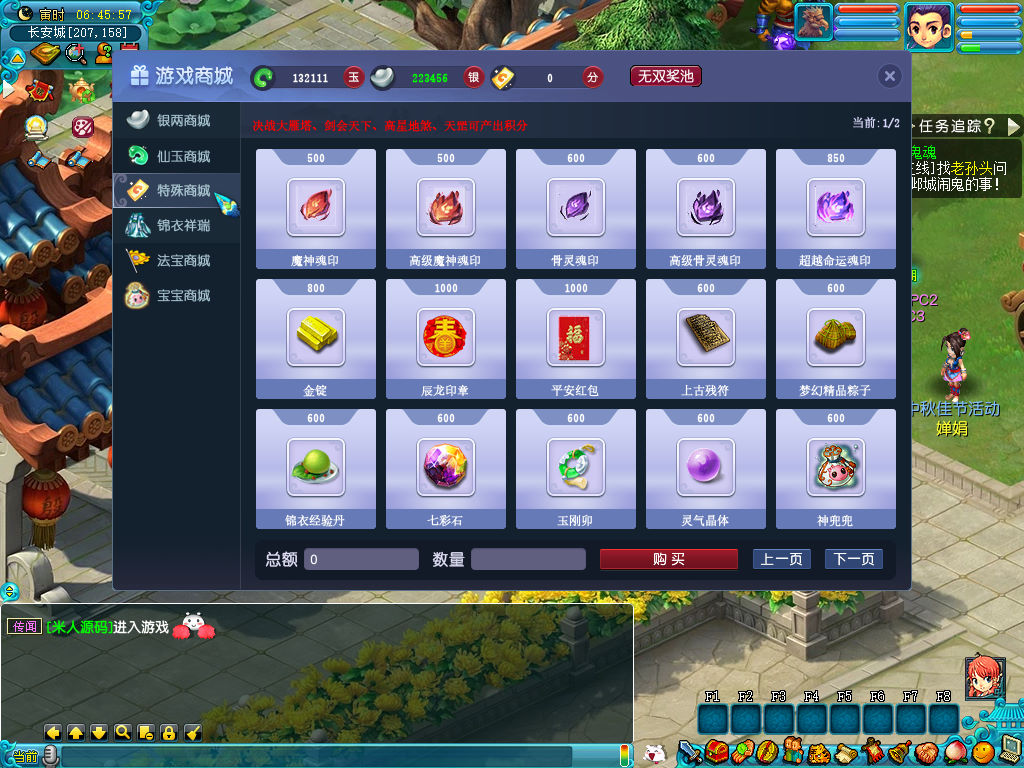Click the 购买 purchase button
The image size is (1024, 768).
point(668,559)
